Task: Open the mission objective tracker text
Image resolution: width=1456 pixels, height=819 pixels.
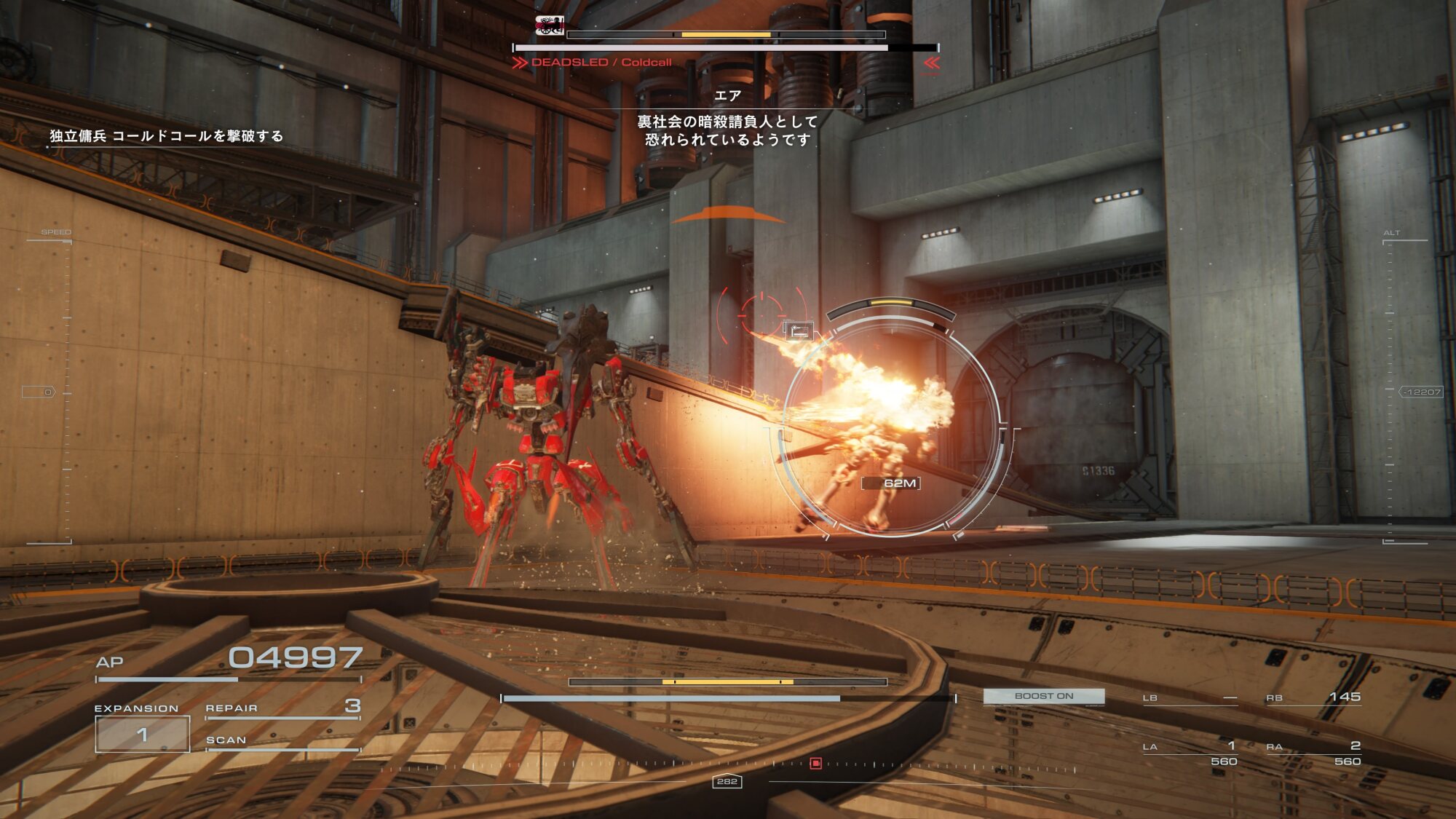Action: 167,136
